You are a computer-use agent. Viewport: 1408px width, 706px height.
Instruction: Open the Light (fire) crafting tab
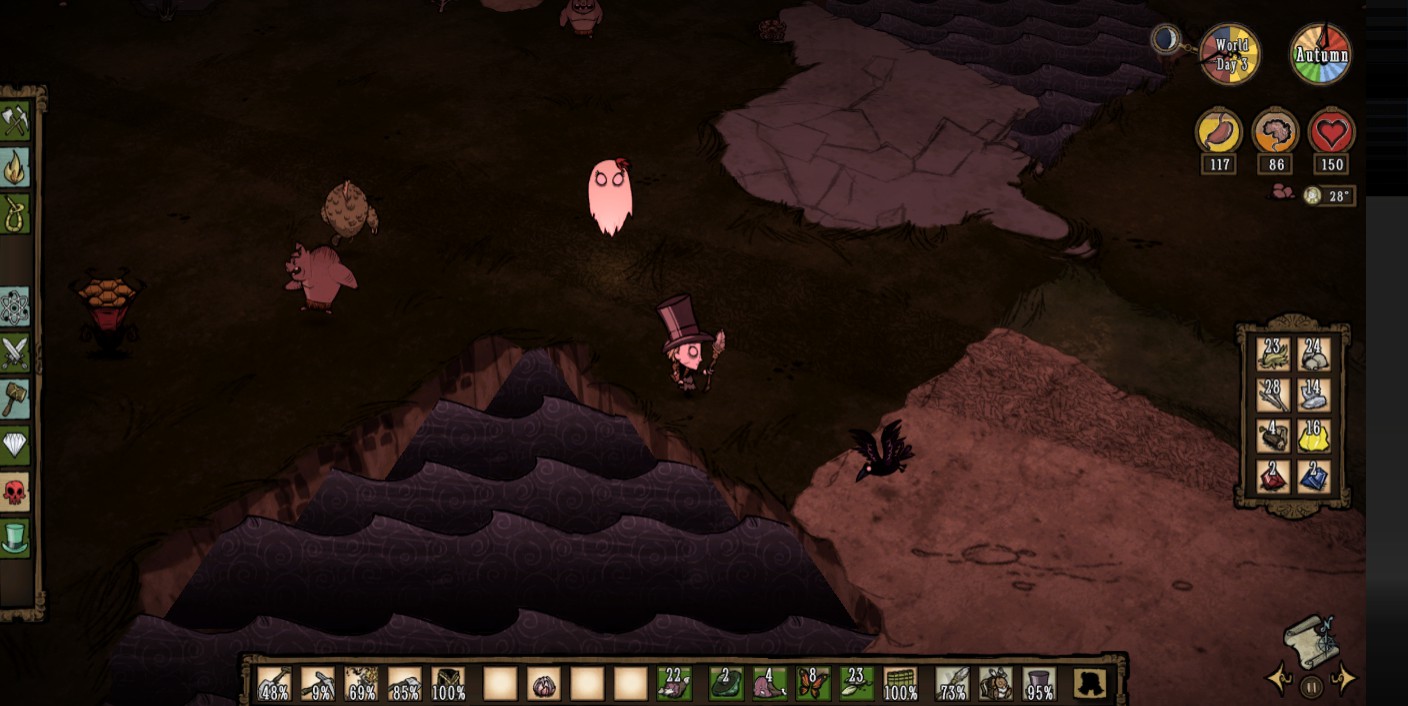pos(15,168)
